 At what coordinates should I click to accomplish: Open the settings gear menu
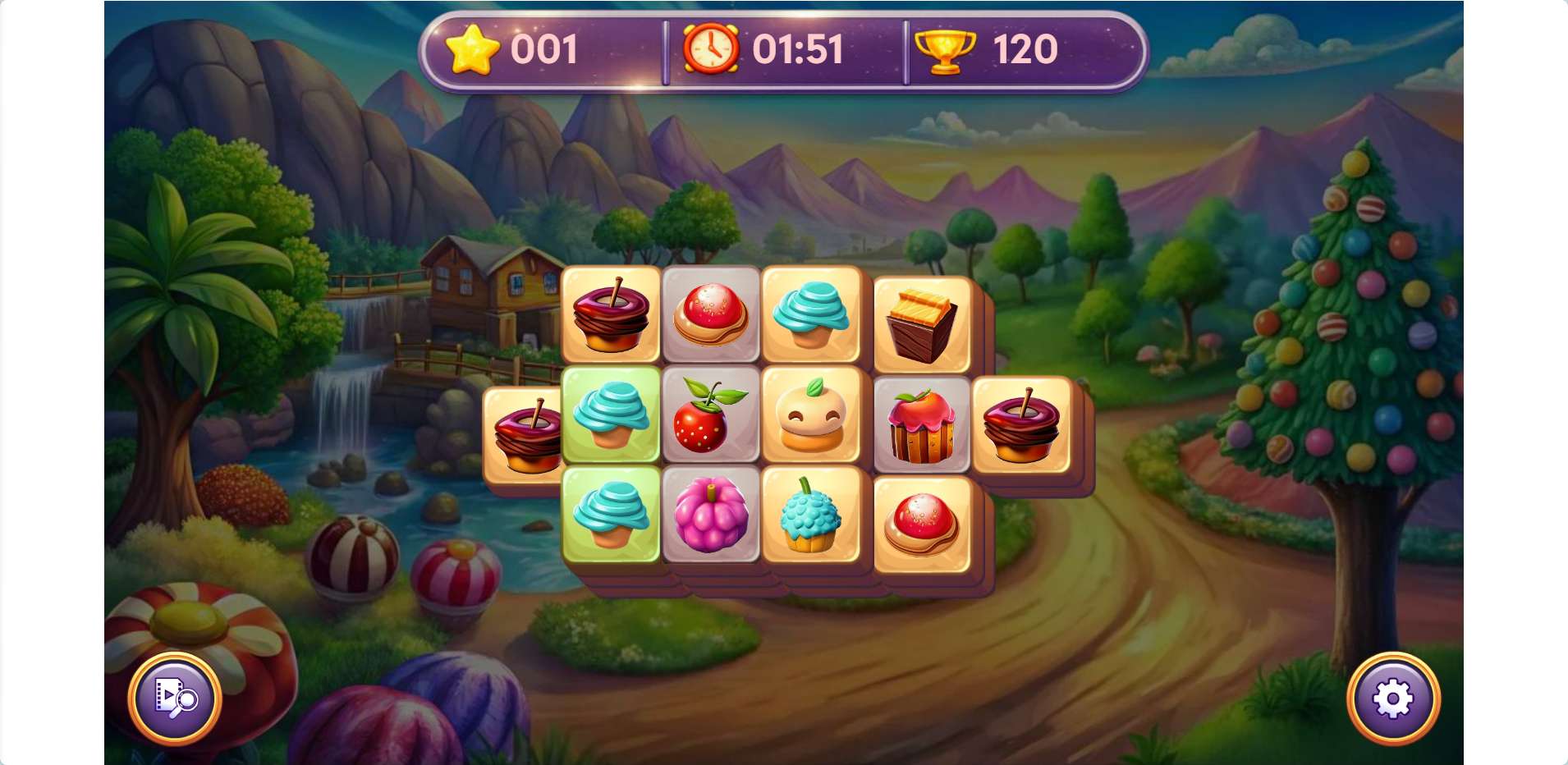[1392, 699]
